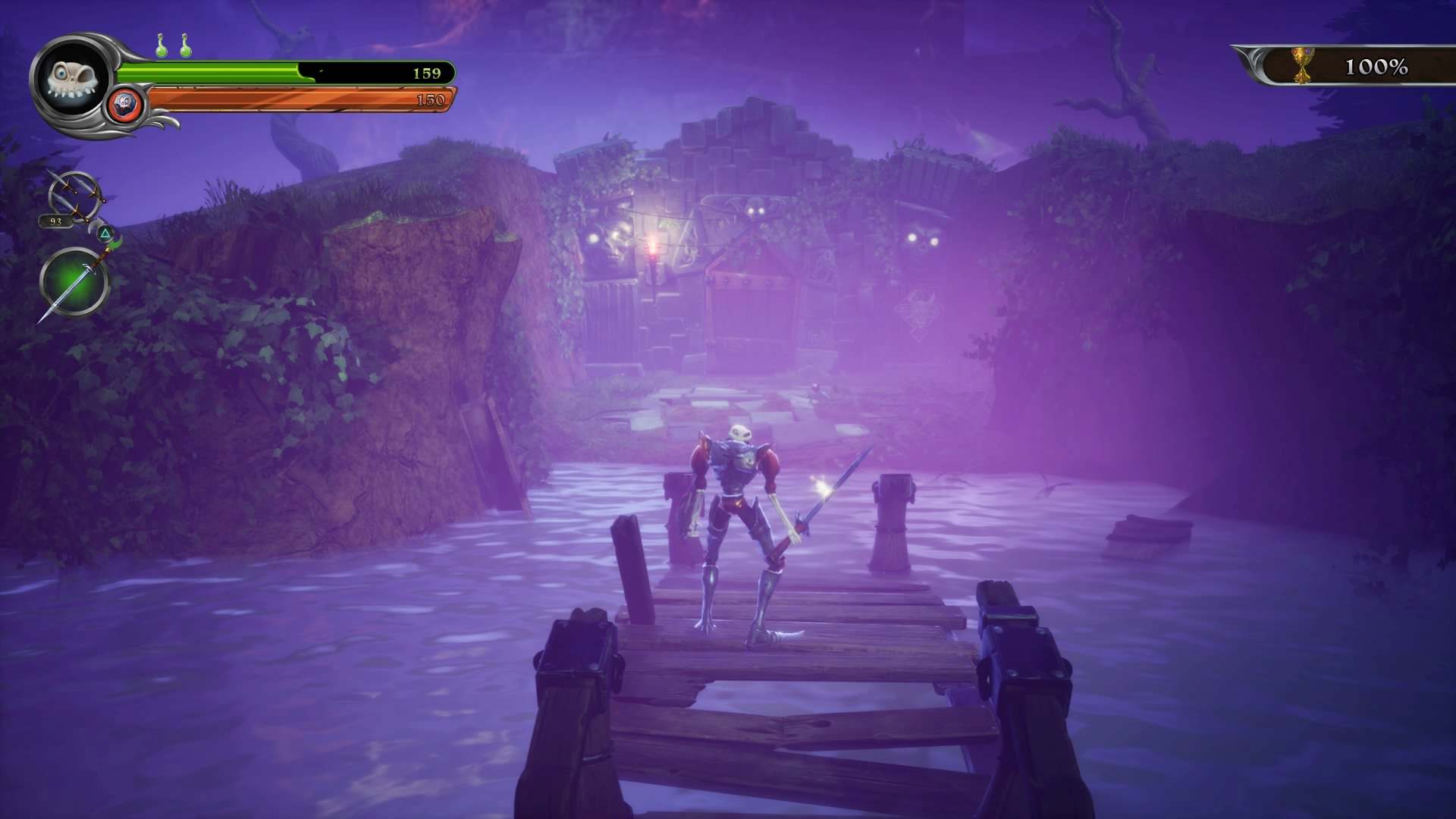This screenshot has width=1456, height=819.
Task: Click the golden chalice icon
Action: click(1302, 66)
